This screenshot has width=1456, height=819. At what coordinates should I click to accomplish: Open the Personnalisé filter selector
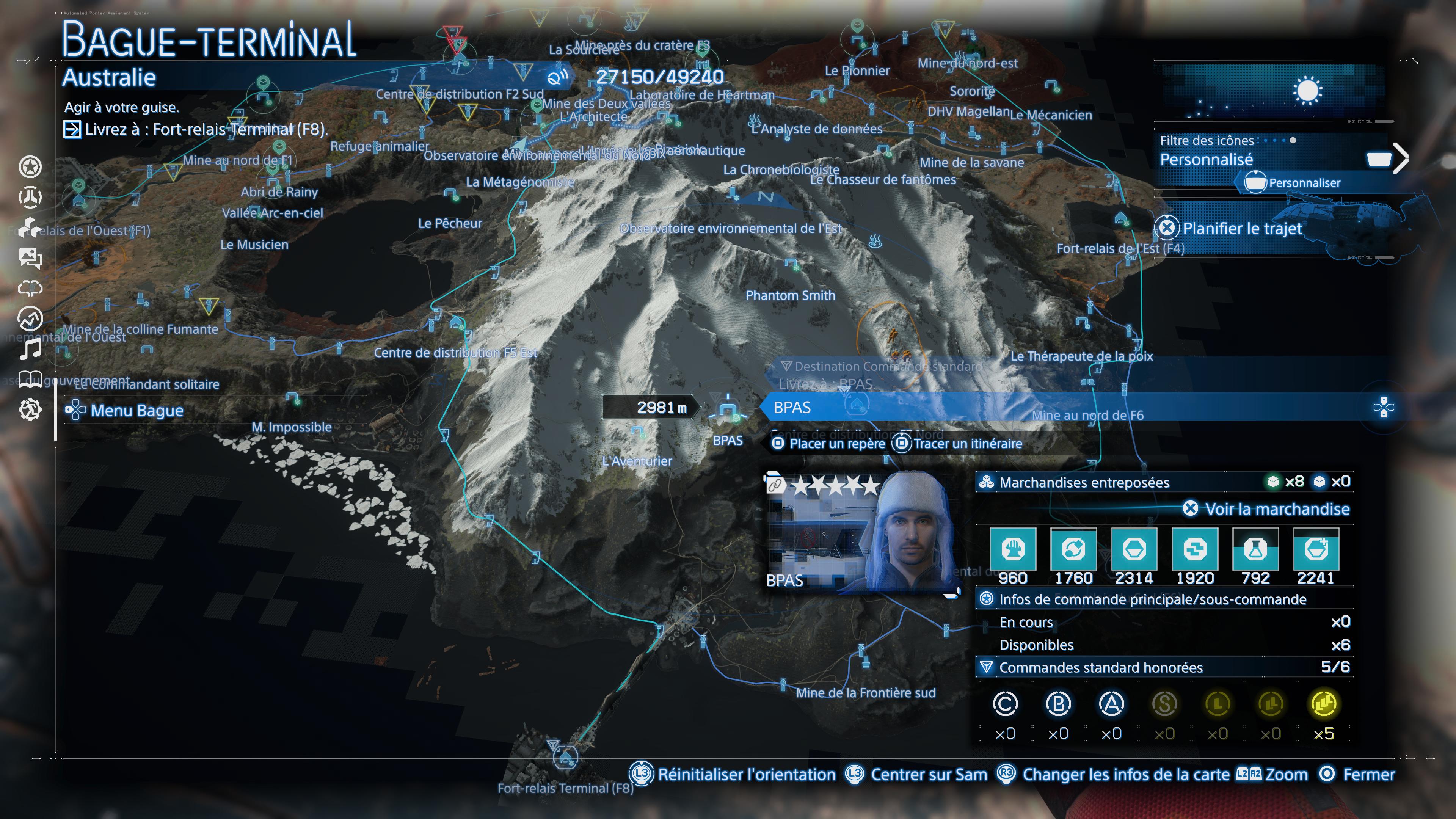click(1206, 160)
